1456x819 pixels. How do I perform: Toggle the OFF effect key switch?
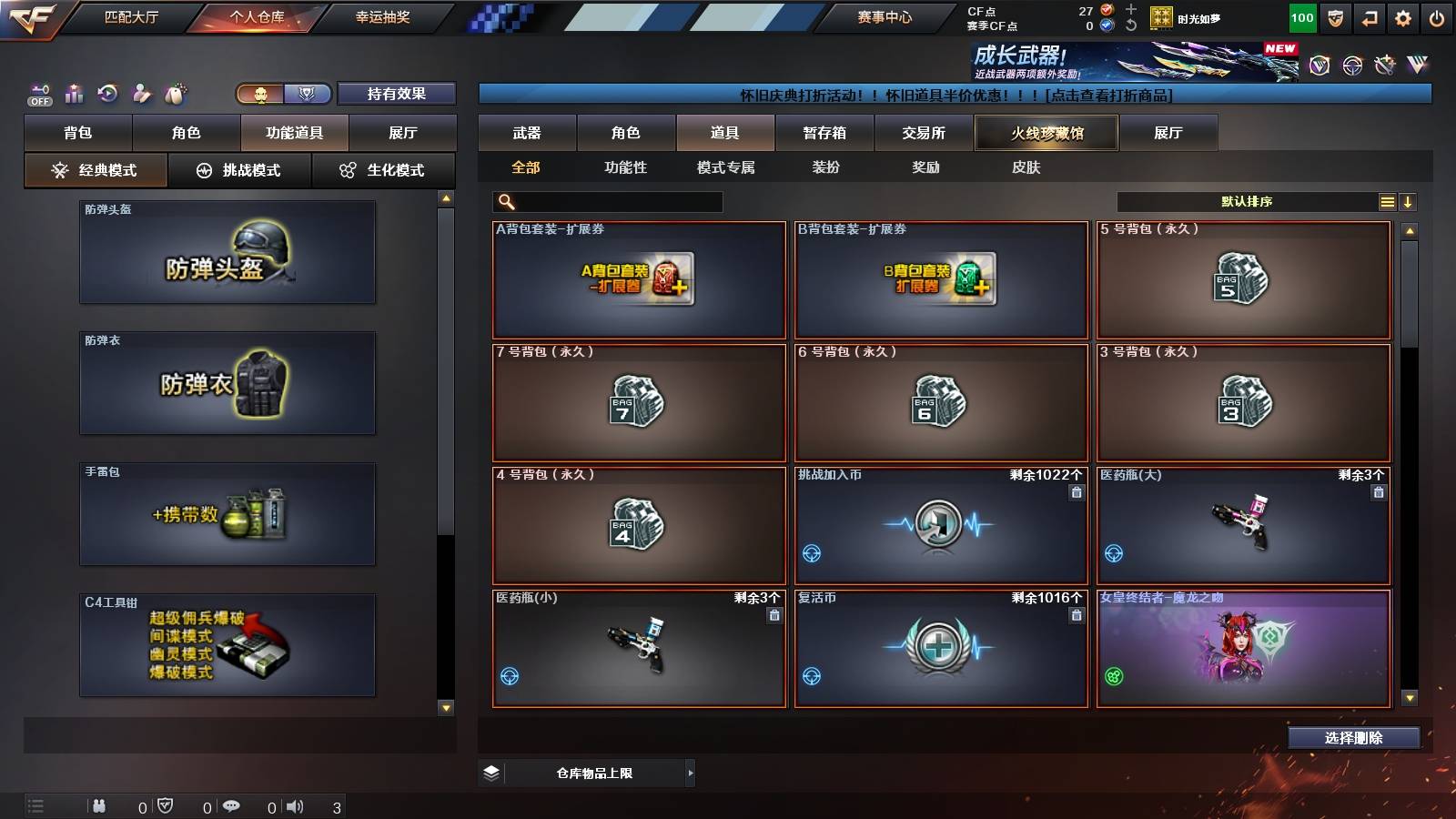[x=38, y=95]
